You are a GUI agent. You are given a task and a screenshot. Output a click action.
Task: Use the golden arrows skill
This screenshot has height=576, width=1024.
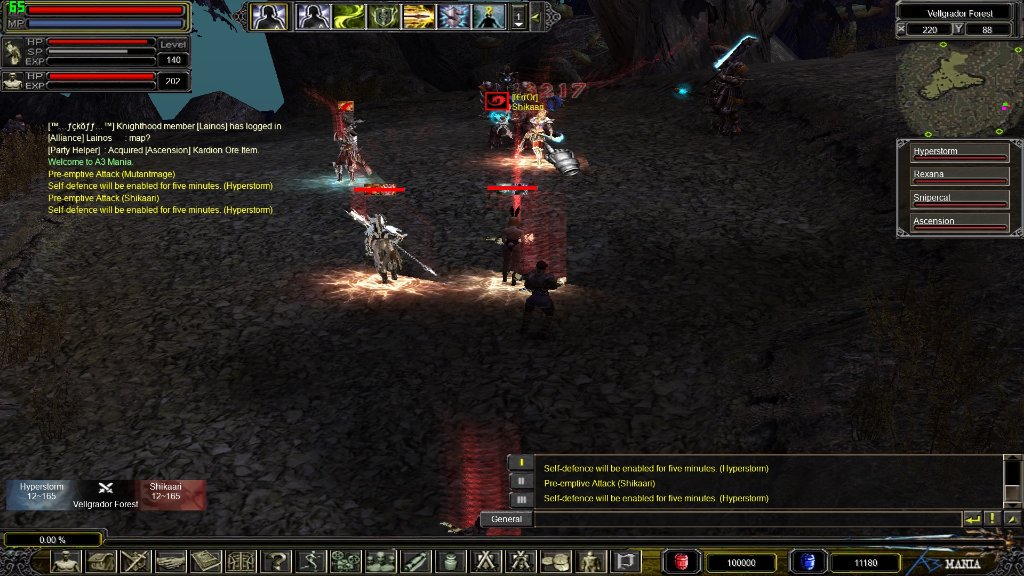418,16
